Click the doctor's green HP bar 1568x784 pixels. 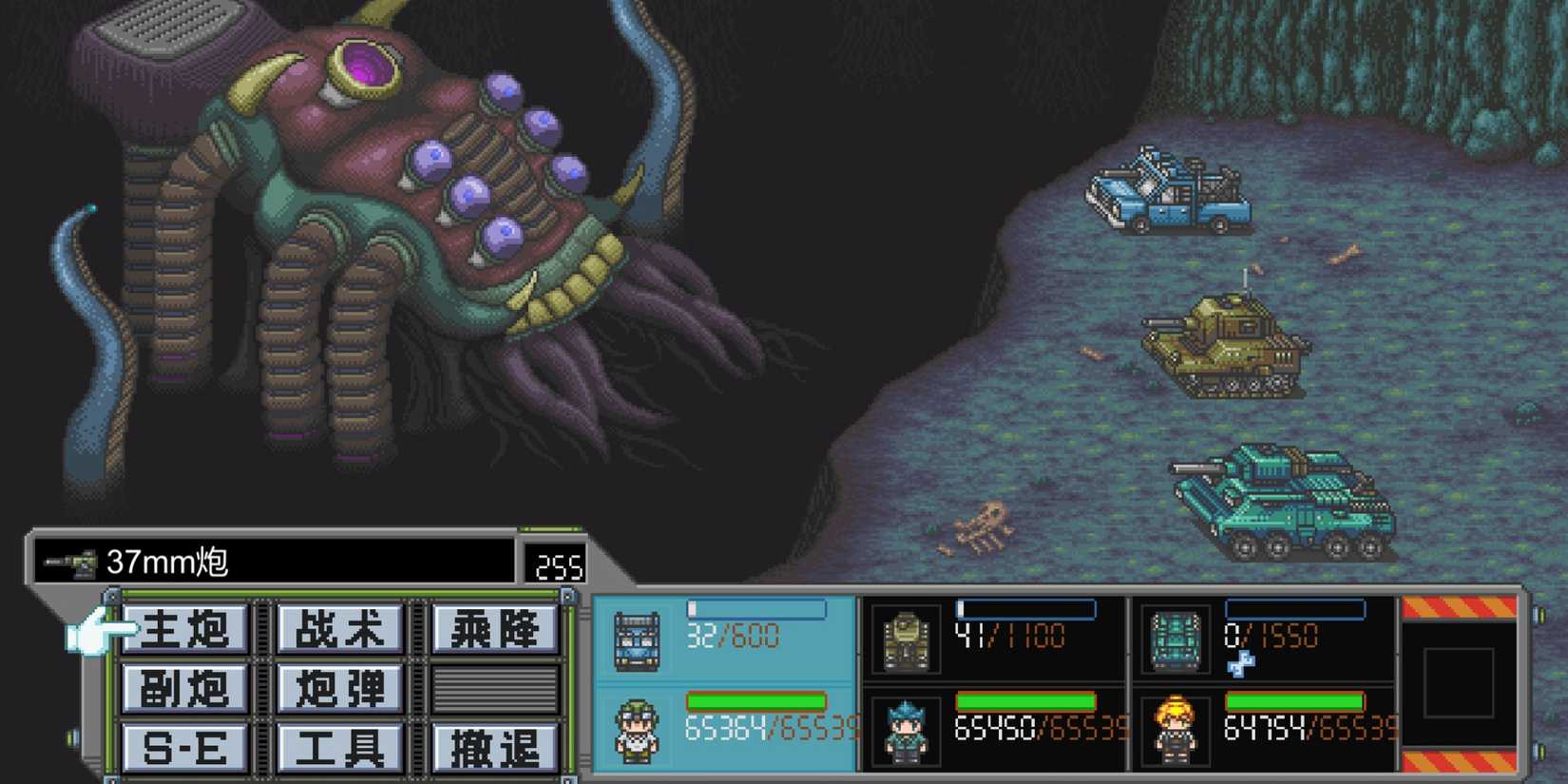pyautogui.click(x=755, y=700)
